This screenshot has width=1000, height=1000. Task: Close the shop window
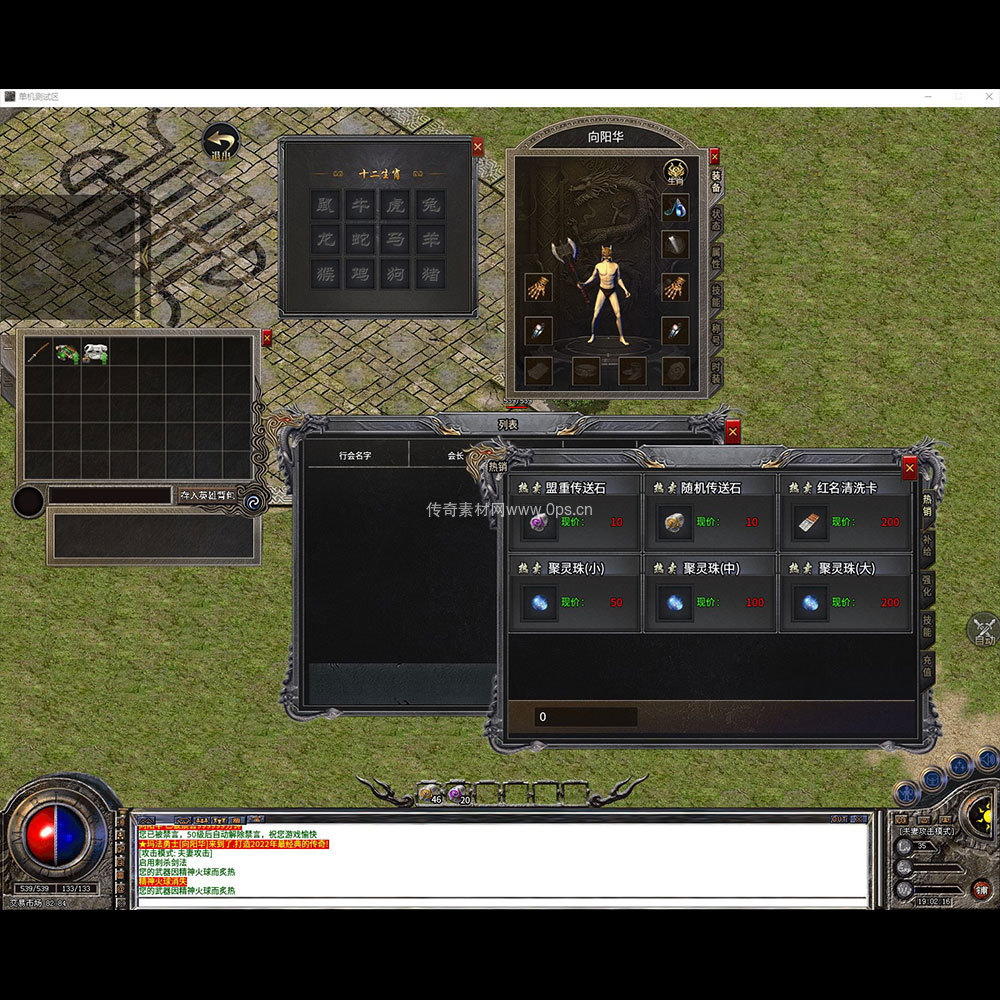pyautogui.click(x=909, y=467)
